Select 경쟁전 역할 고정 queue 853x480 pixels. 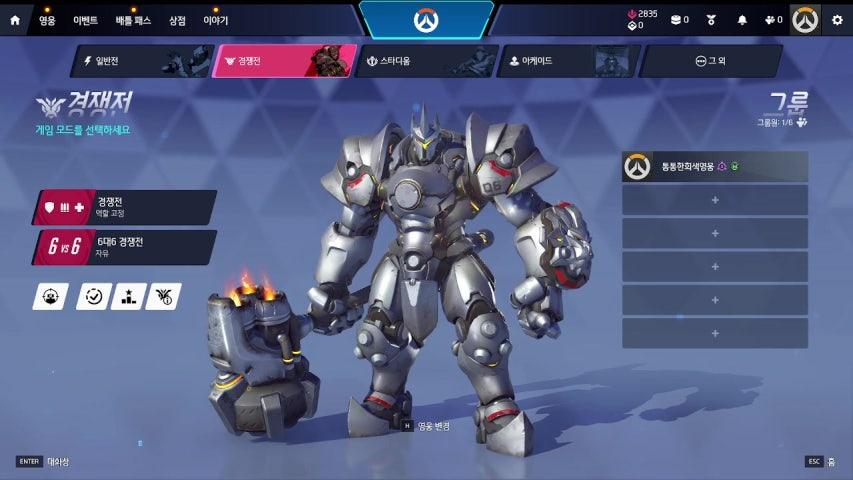(126, 207)
